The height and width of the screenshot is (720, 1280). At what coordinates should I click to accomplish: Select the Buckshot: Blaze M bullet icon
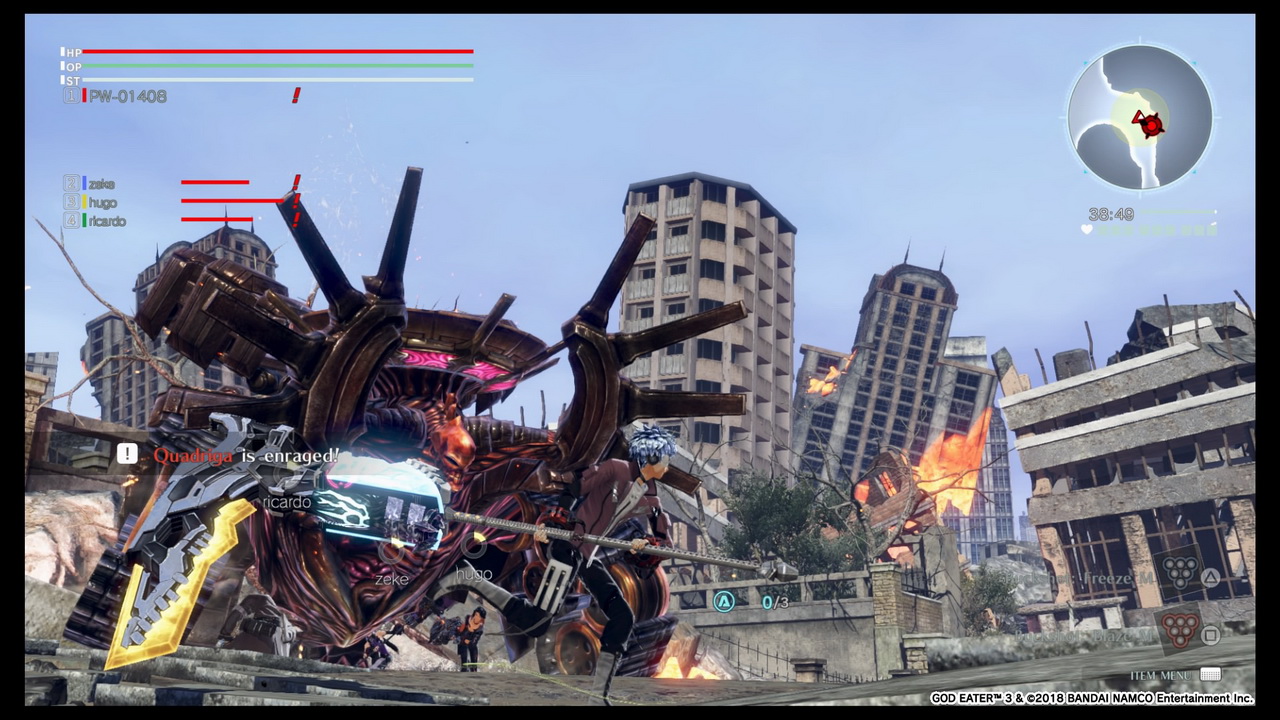point(1183,631)
